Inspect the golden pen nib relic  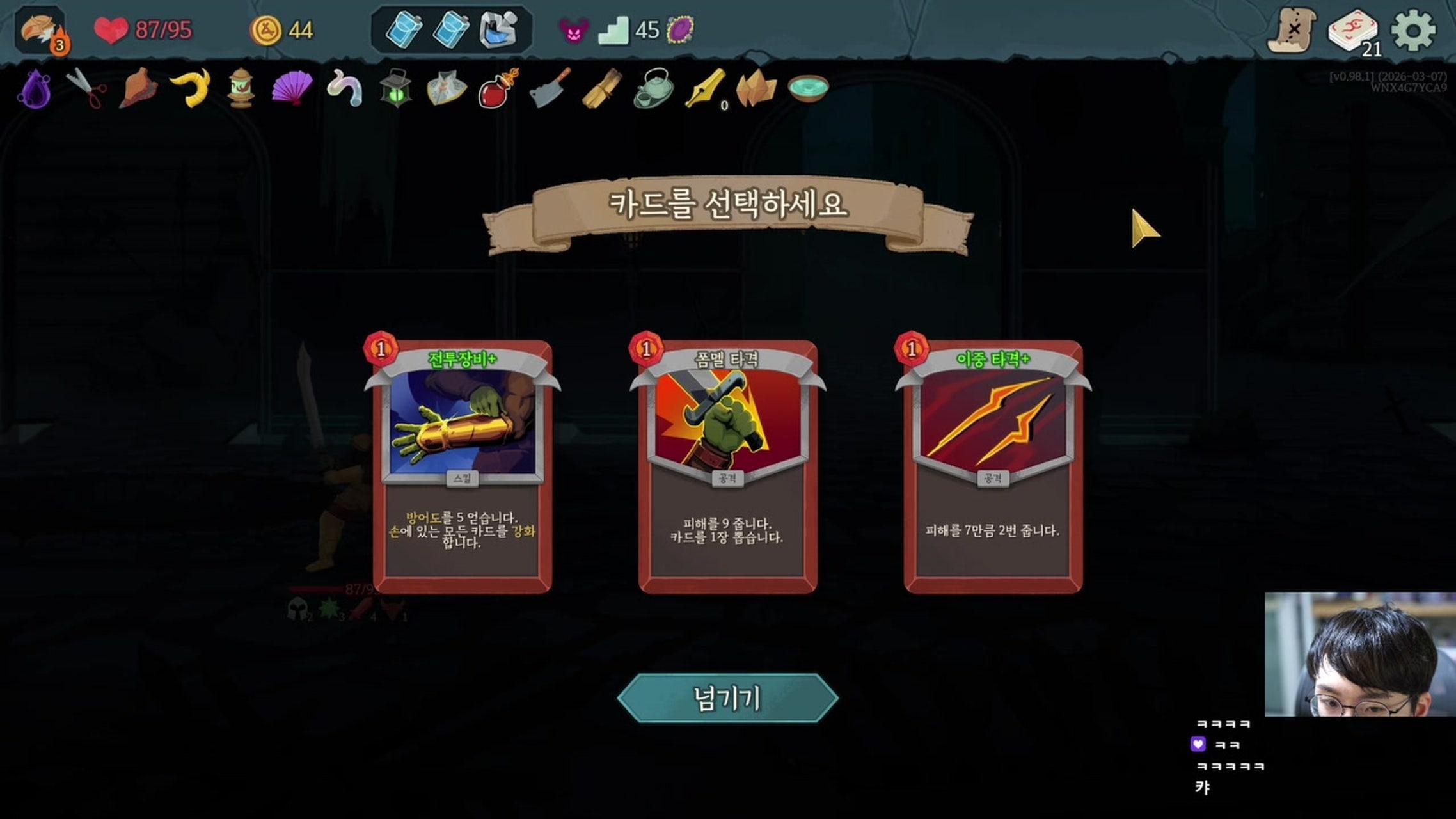pyautogui.click(x=704, y=87)
